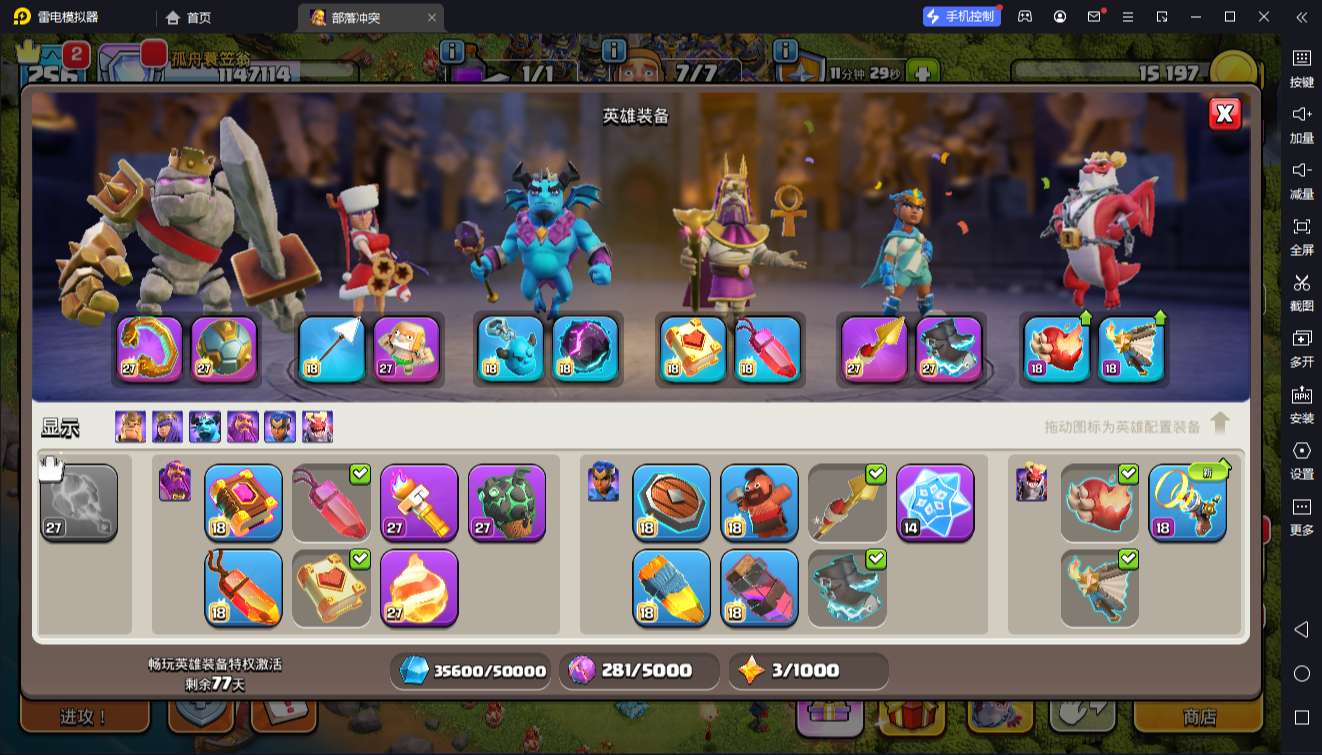Select the equipped Dark Orb slot
Image resolution: width=1322 pixels, height=755 pixels.
pyautogui.click(x=585, y=349)
